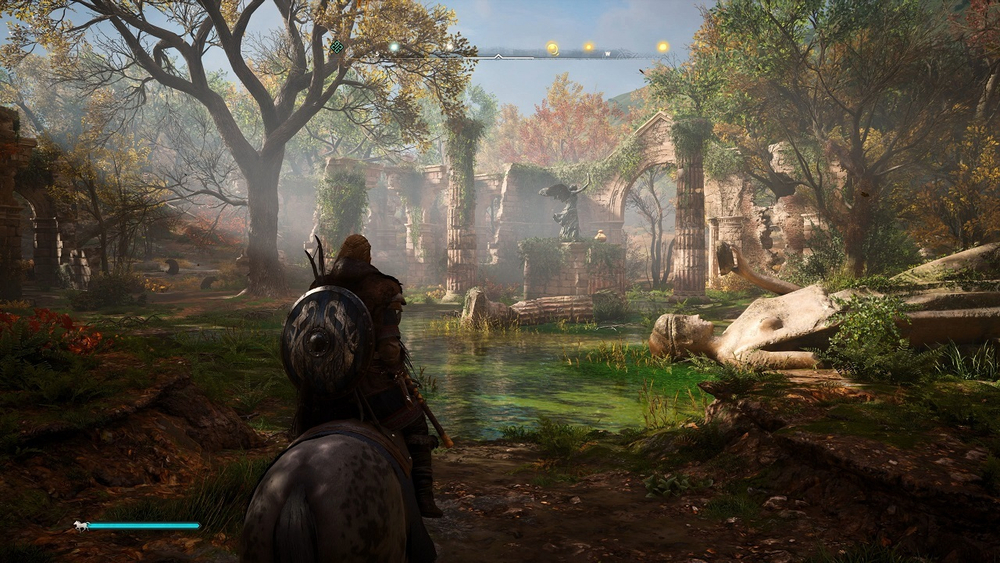This screenshot has width=1000, height=563.
Task: Click the white glowing dot on the compass
Action: click(x=449, y=46)
